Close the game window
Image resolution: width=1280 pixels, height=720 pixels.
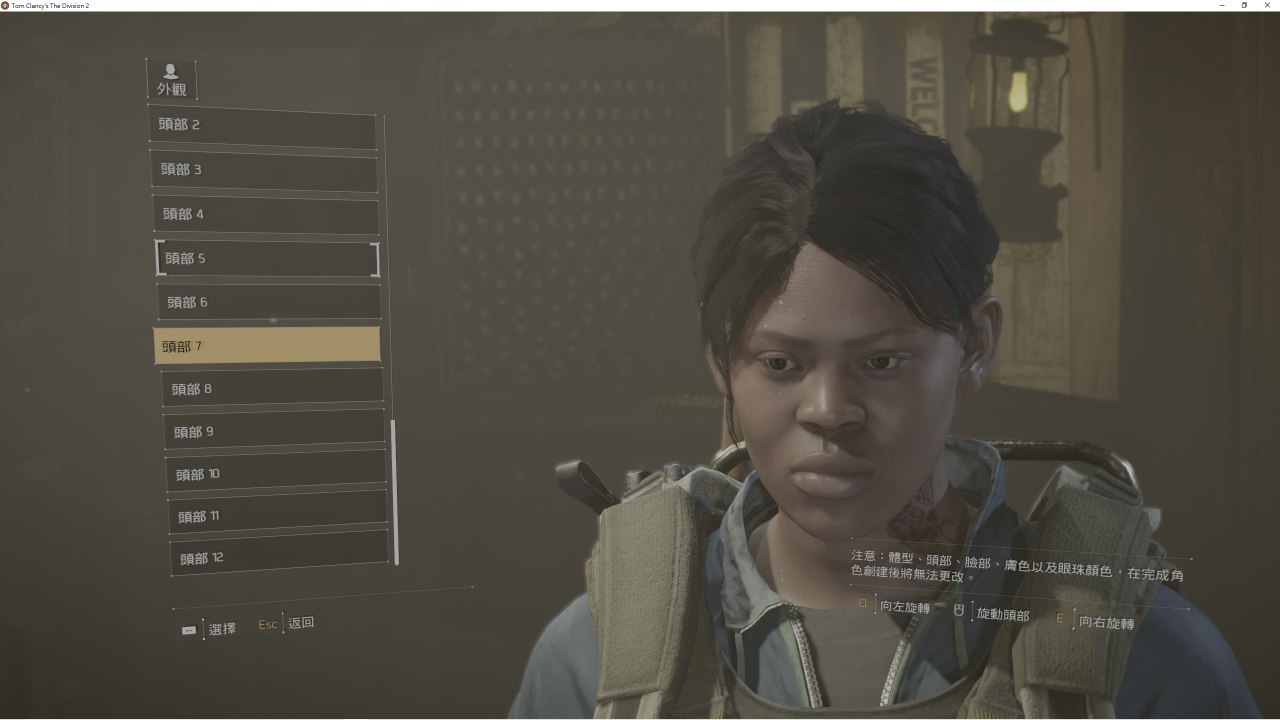[x=1266, y=6]
